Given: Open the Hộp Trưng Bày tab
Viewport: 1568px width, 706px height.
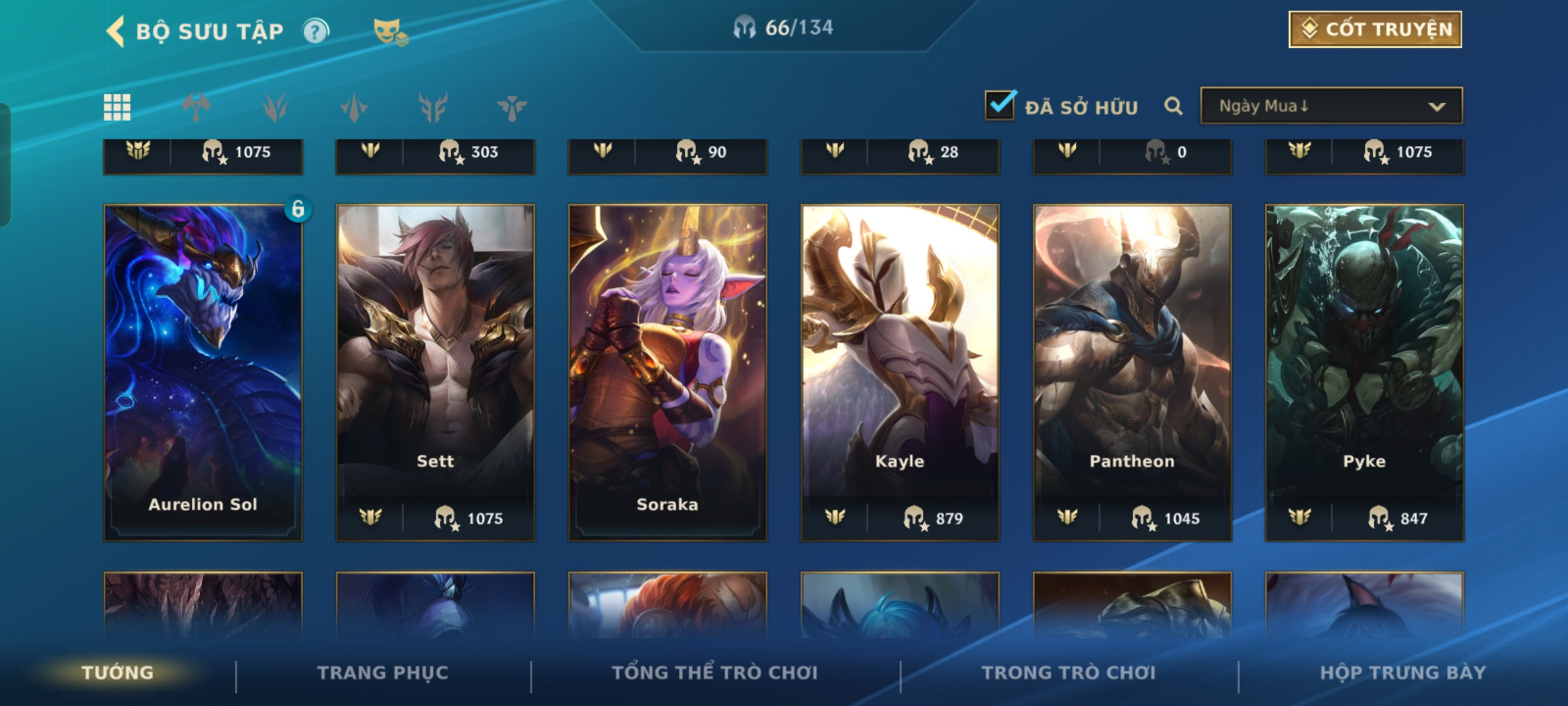Looking at the screenshot, I should point(1403,673).
